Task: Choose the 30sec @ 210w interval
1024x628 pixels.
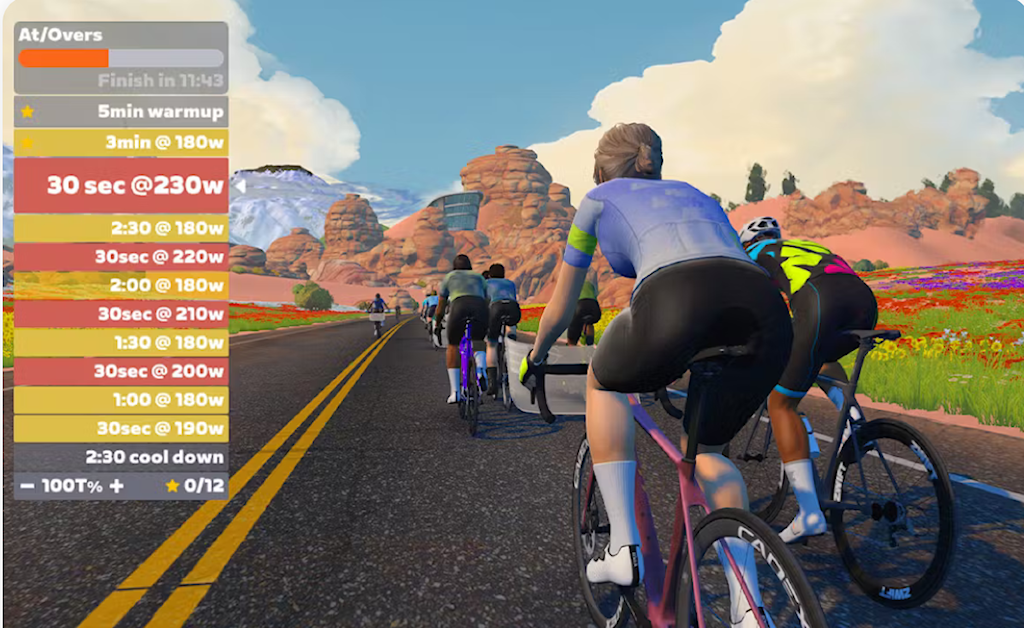Action: tap(121, 314)
